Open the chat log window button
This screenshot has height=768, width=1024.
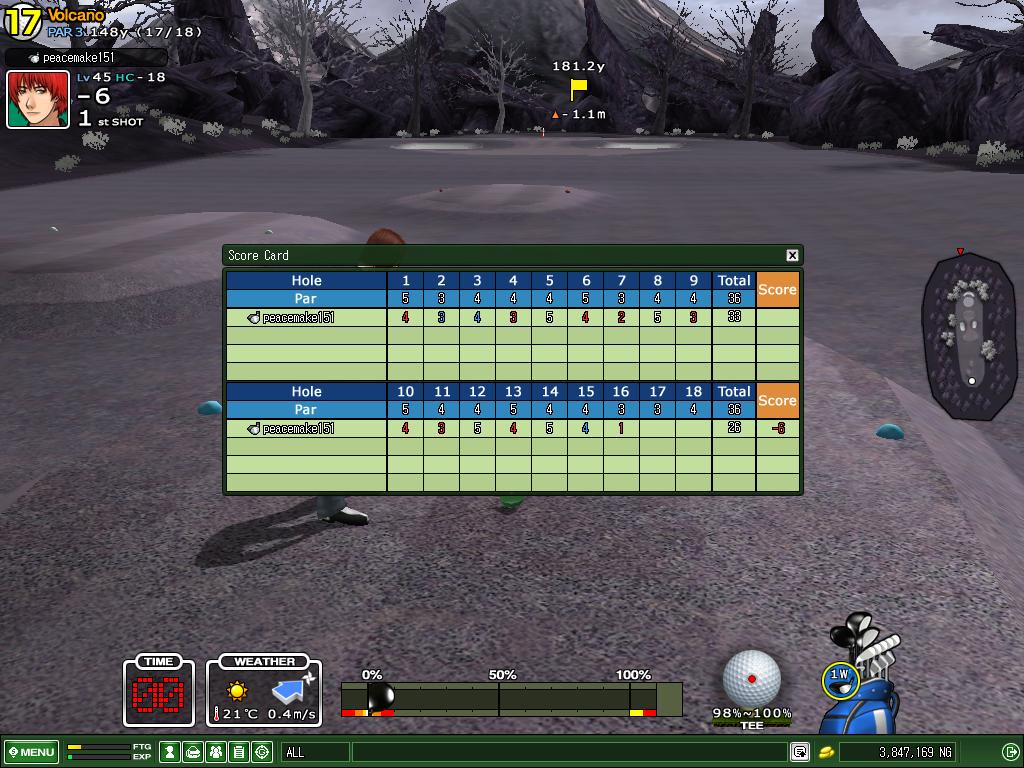tap(799, 752)
